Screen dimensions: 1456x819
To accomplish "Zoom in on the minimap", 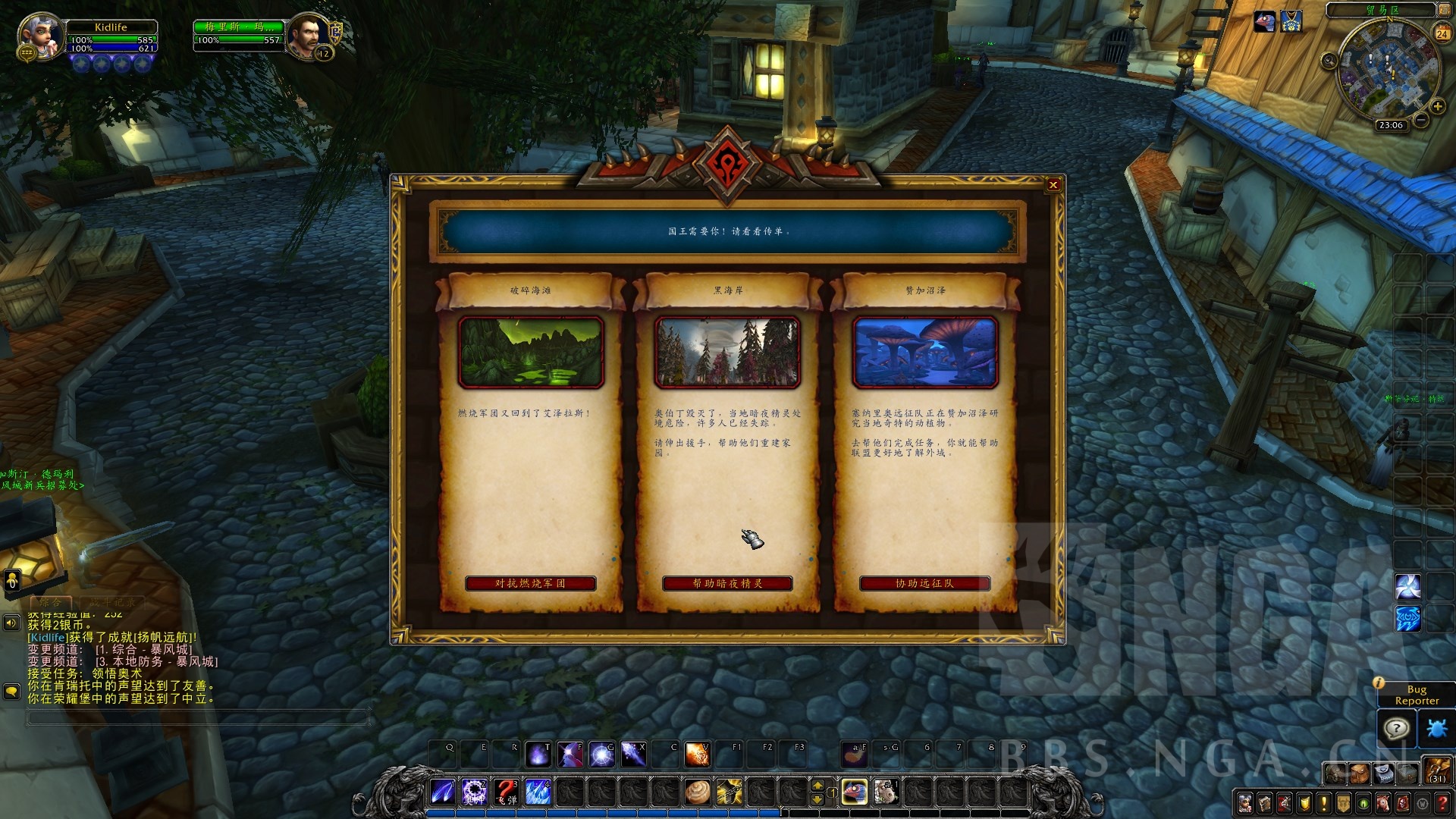I will [x=1437, y=107].
